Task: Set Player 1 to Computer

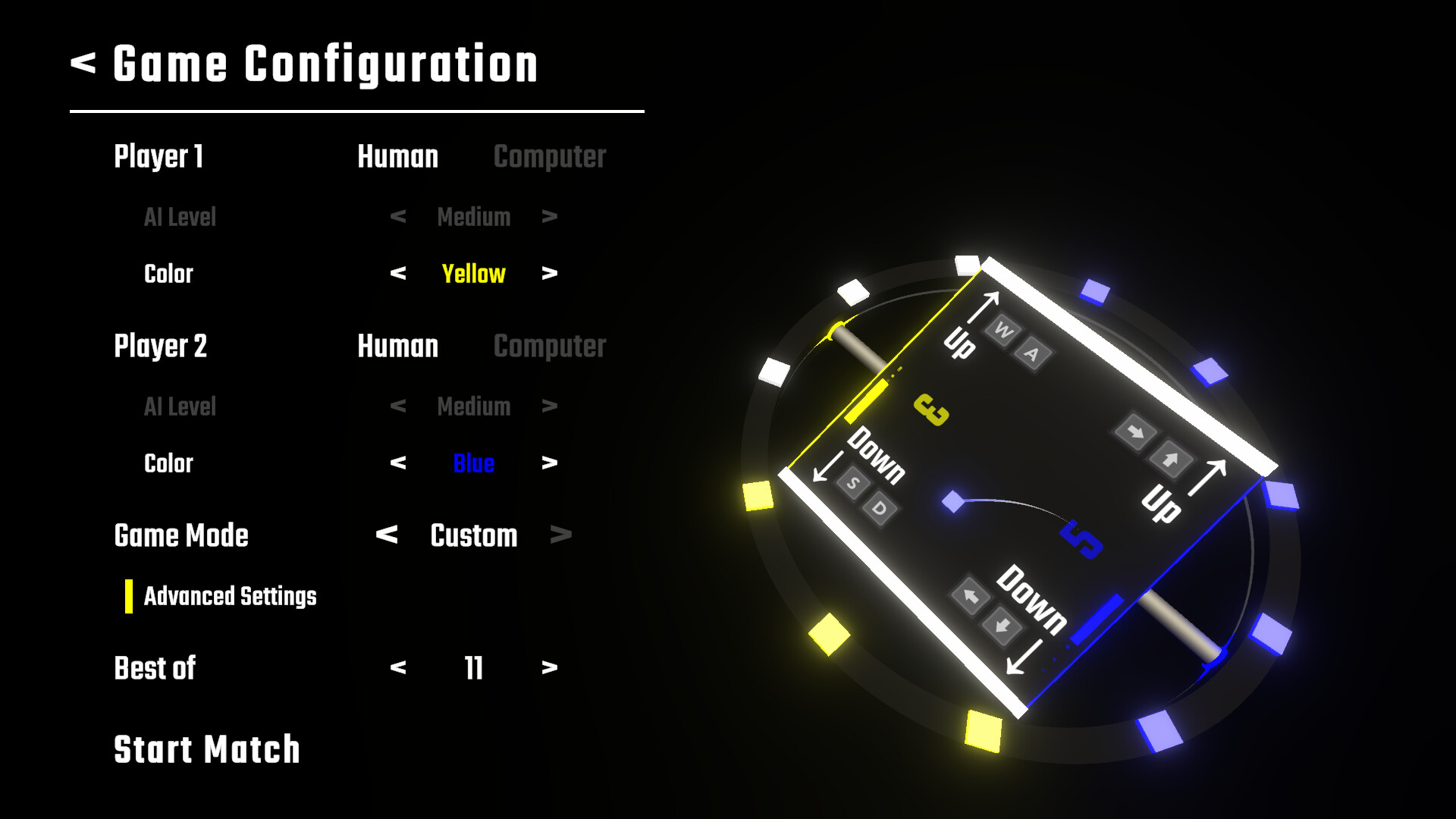Action: pyautogui.click(x=549, y=157)
